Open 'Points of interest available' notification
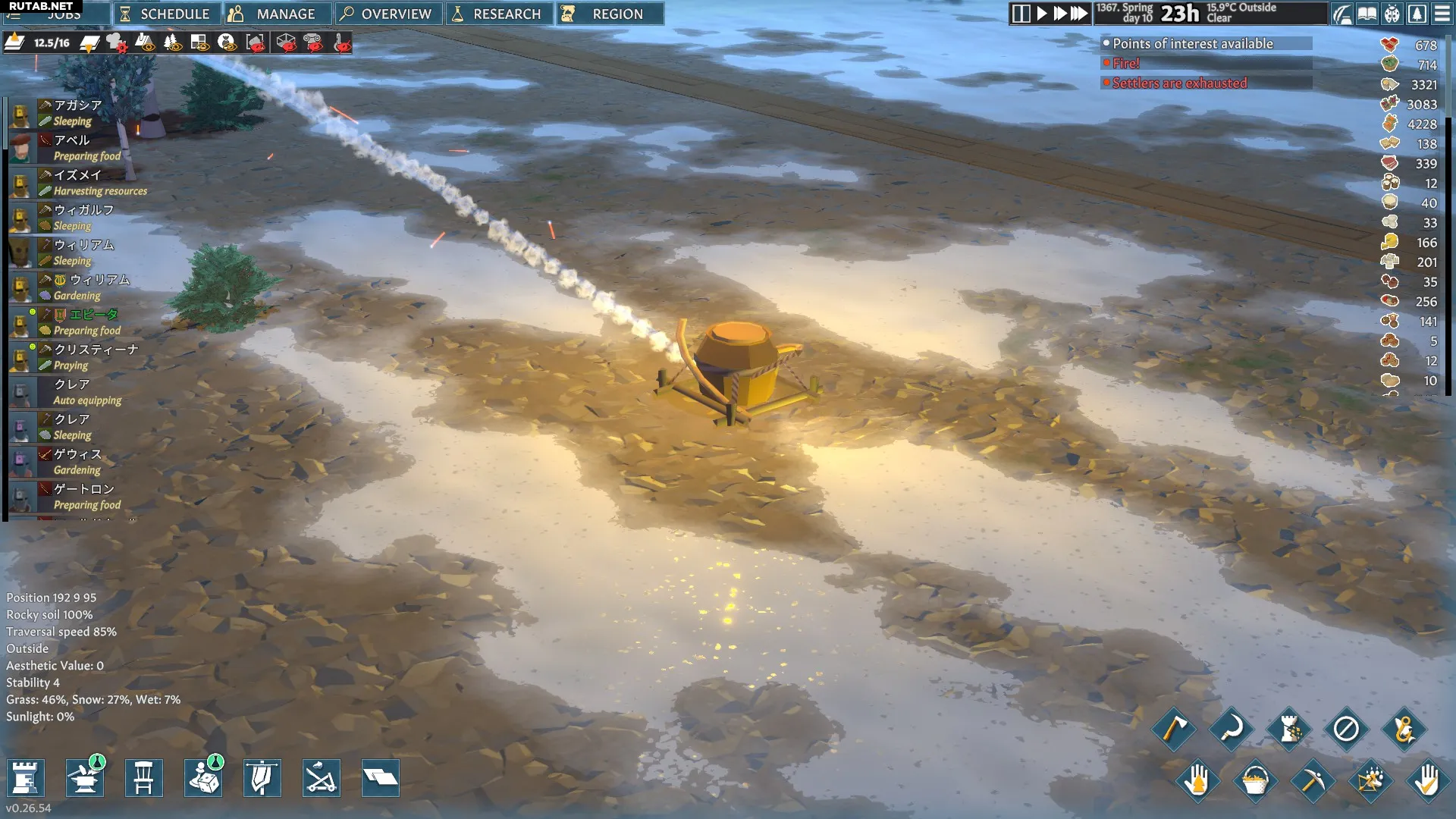This screenshot has height=819, width=1456. (x=1192, y=44)
